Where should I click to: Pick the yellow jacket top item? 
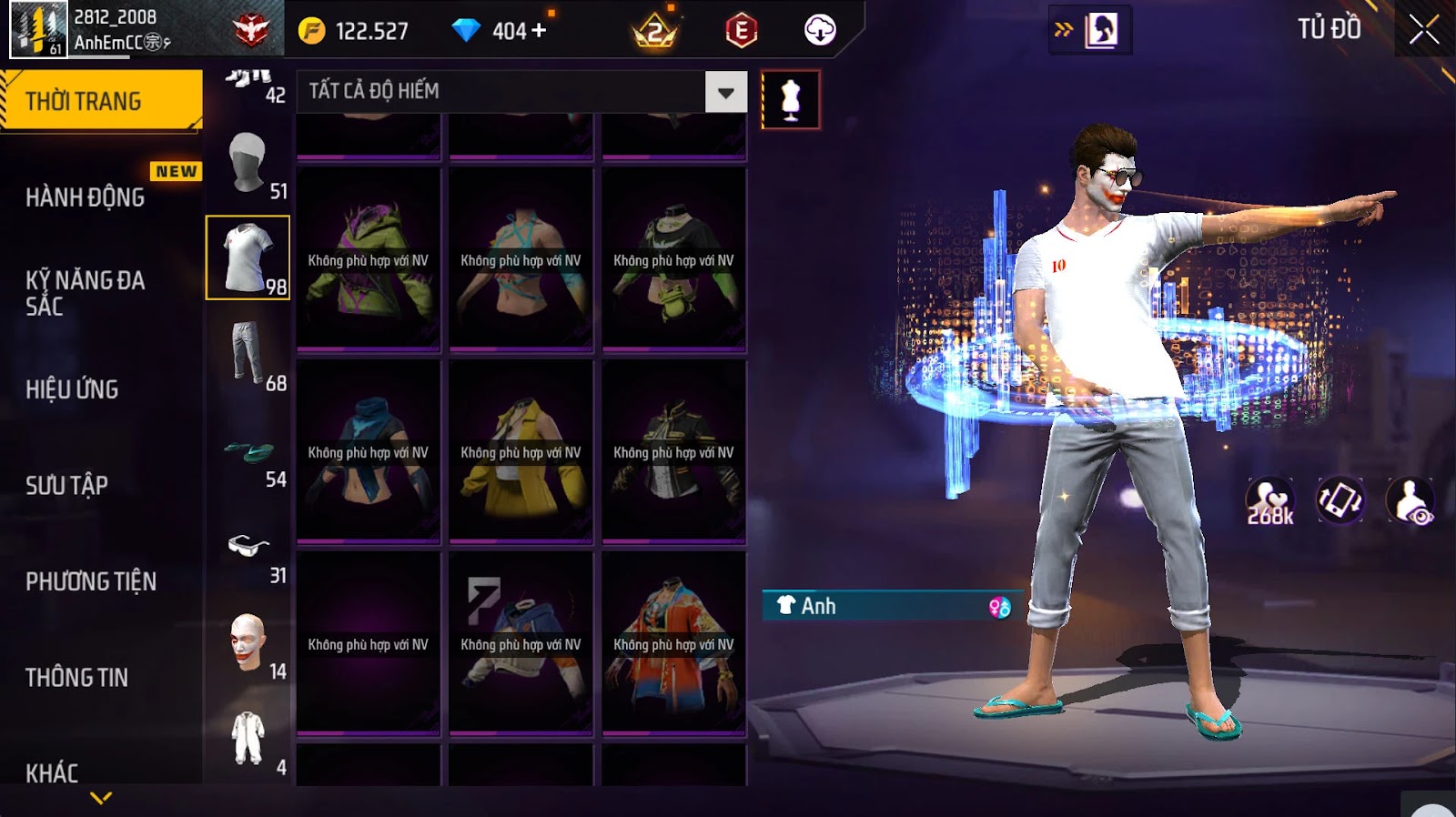pos(521,452)
